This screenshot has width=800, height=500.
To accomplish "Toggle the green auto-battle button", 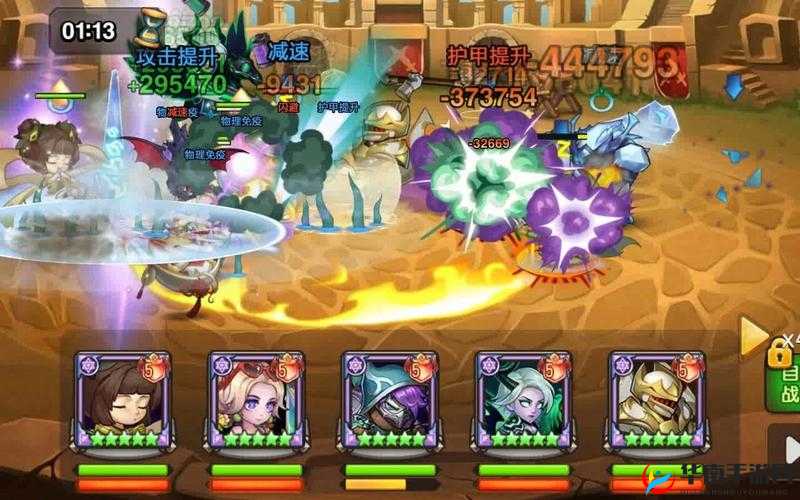I will [787, 380].
